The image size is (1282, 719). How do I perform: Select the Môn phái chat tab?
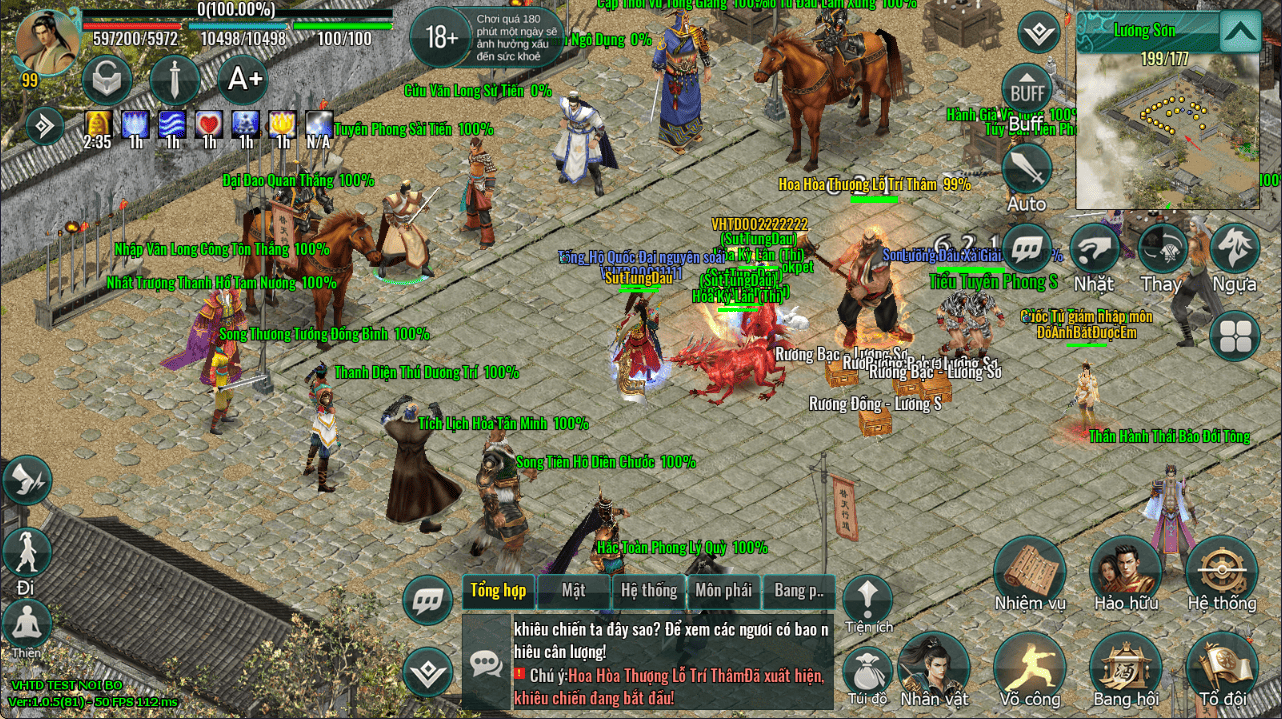(x=723, y=591)
